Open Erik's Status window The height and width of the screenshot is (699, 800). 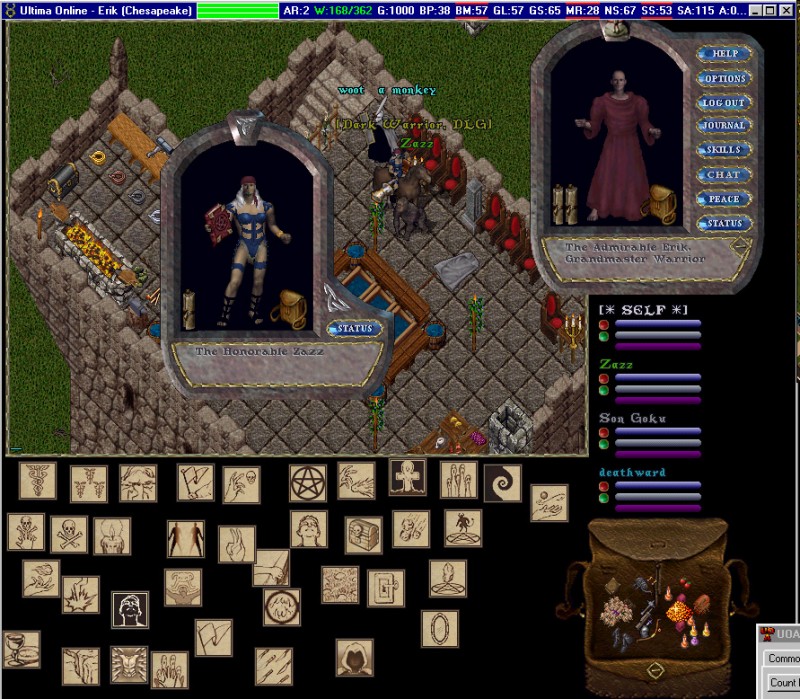[x=724, y=223]
